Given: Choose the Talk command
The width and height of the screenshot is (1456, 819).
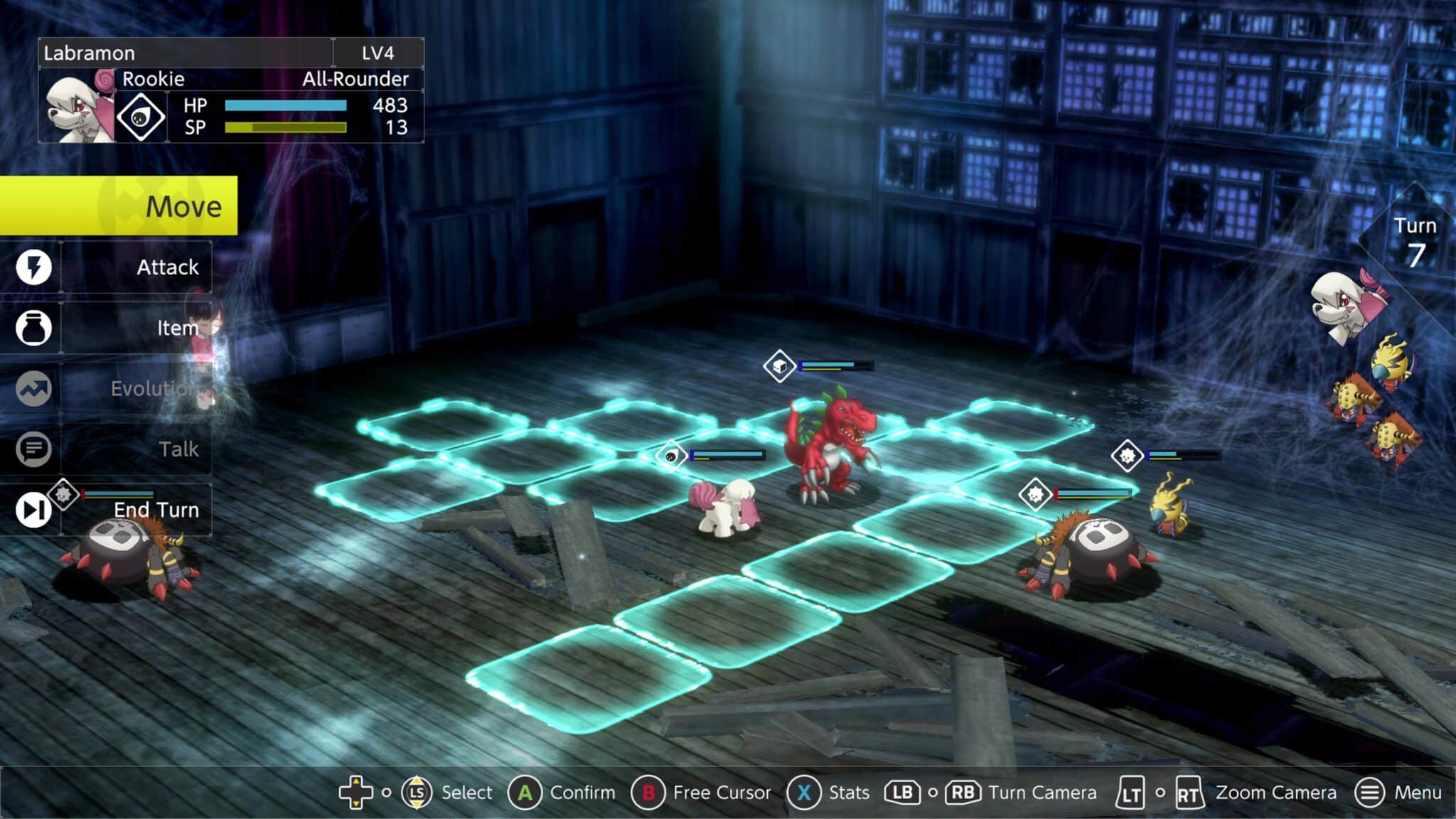Looking at the screenshot, I should click(x=135, y=449).
